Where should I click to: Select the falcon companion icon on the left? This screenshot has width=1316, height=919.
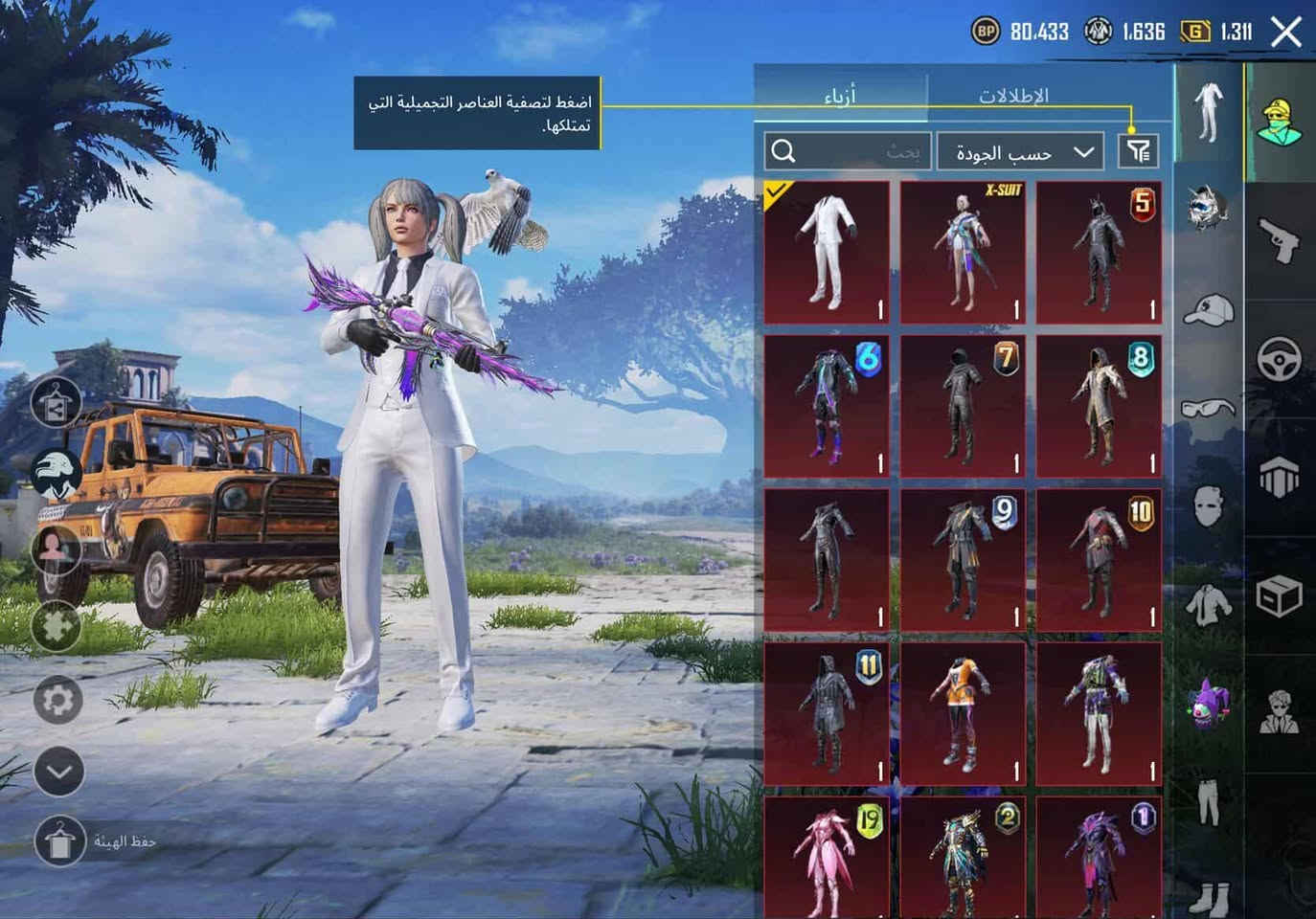tap(55, 469)
